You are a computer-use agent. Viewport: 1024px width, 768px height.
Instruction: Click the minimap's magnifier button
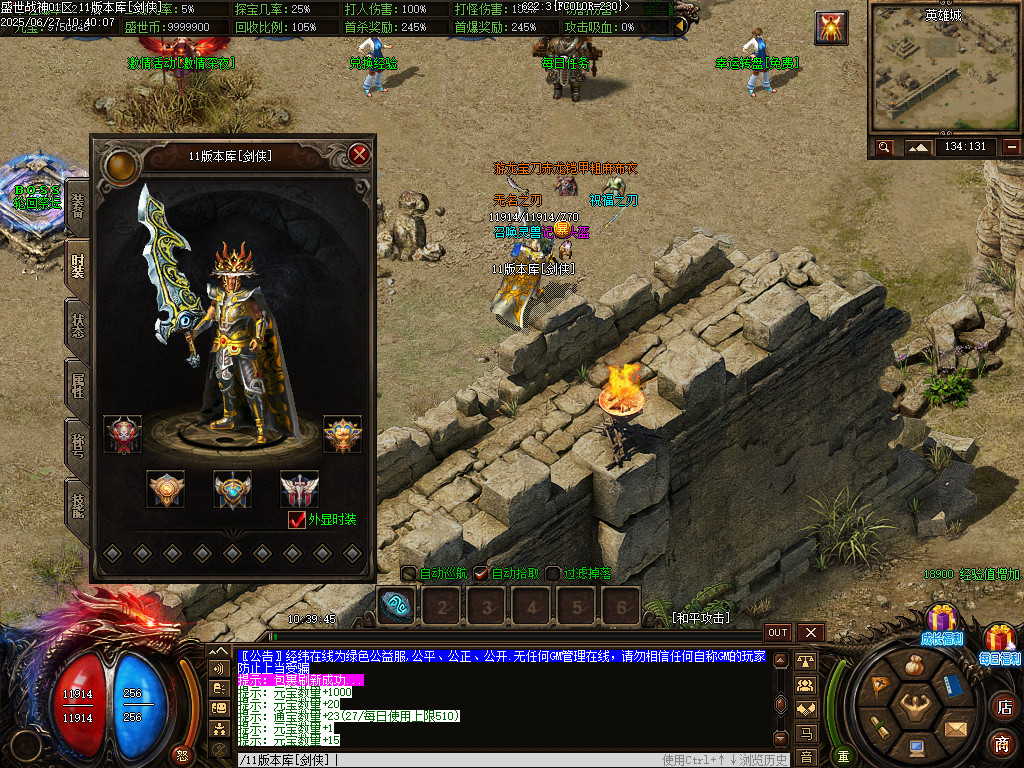coord(884,147)
